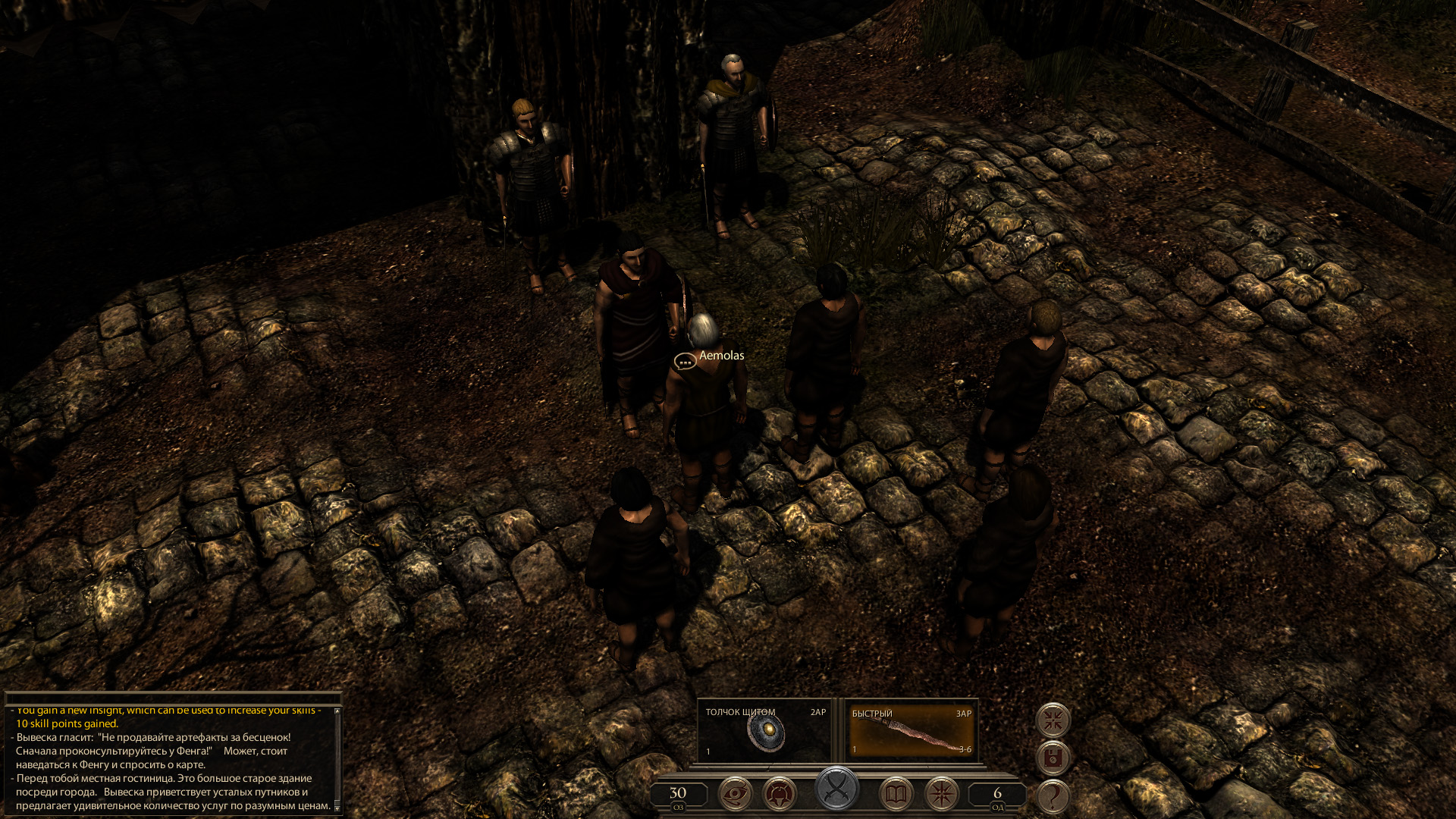Open the journal book icon

896,794
